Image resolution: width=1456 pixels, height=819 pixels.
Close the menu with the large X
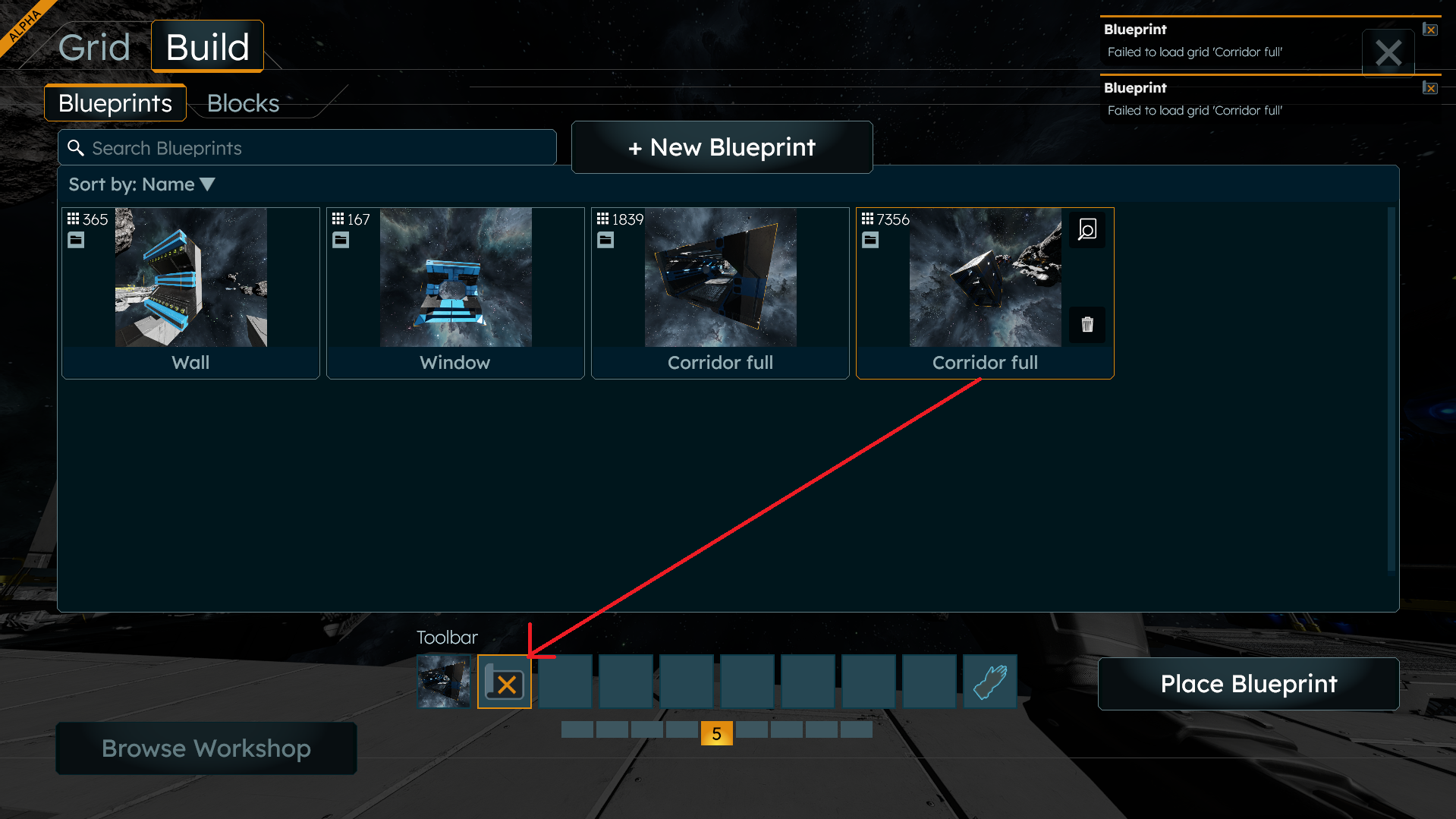point(1388,53)
